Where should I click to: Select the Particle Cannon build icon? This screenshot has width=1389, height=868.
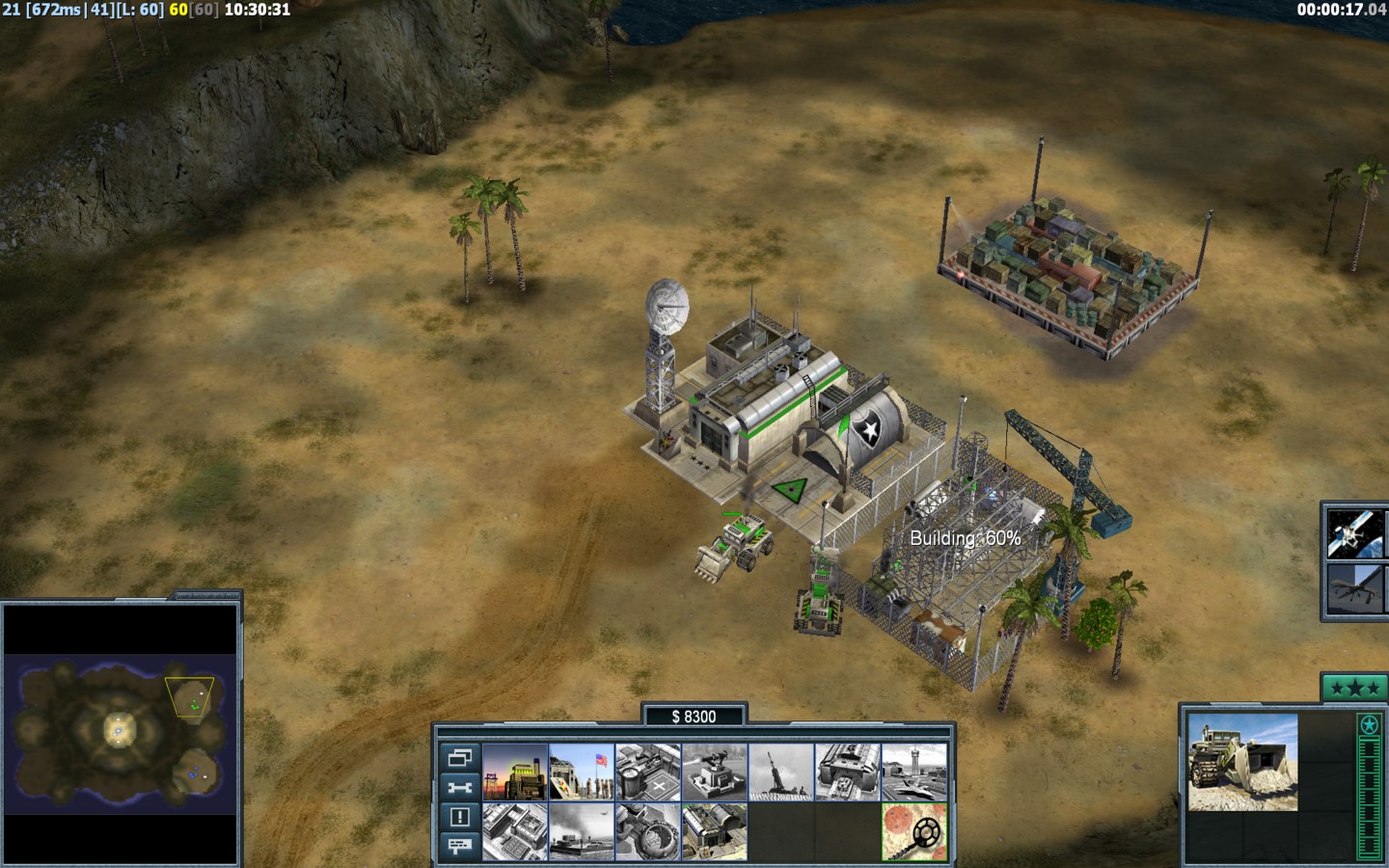point(648,831)
